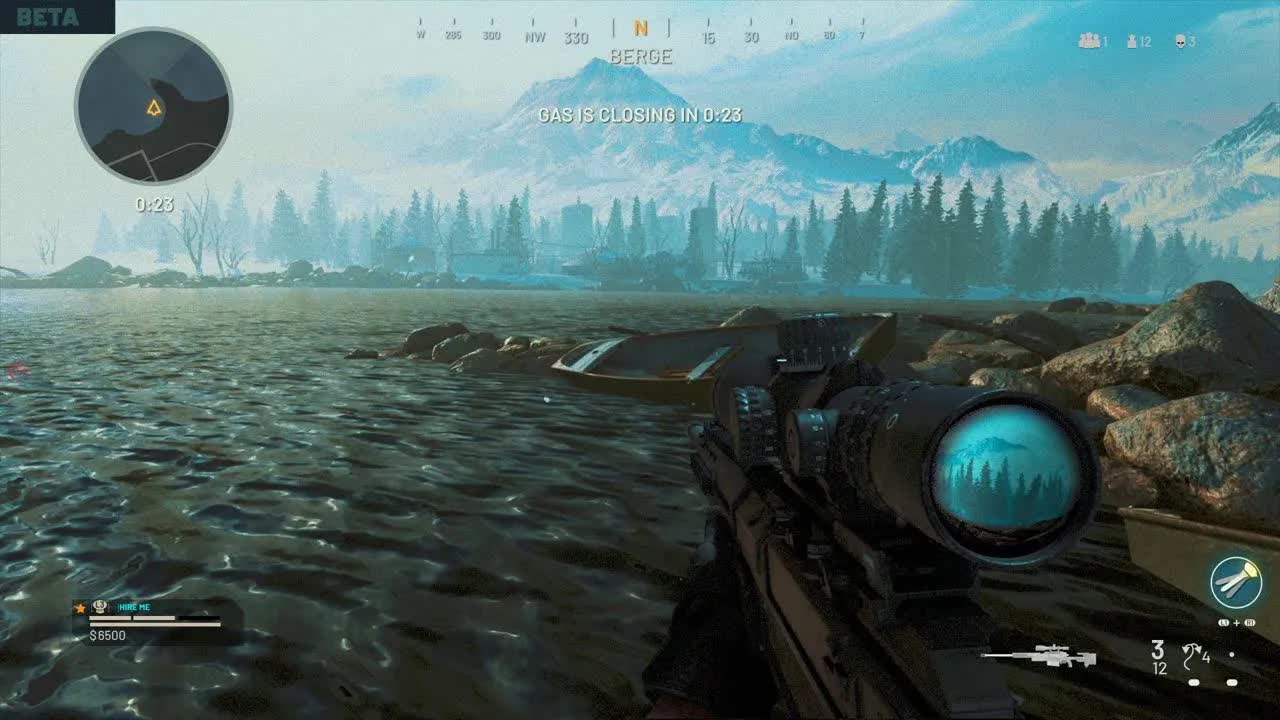1280x720 pixels.
Task: Click the GAS IS CLOSING warning text
Action: pyautogui.click(x=640, y=116)
